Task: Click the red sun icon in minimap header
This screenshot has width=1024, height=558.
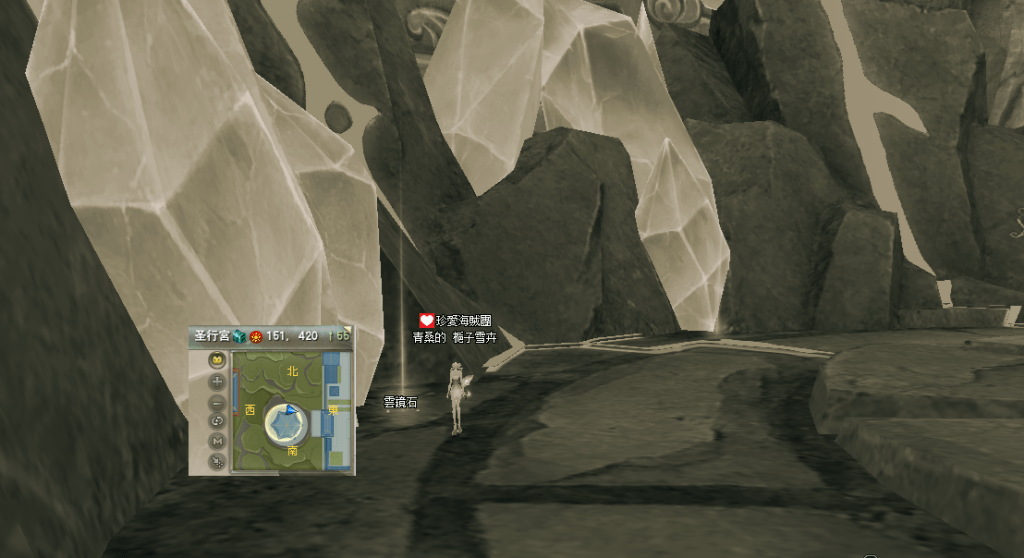Action: click(256, 337)
